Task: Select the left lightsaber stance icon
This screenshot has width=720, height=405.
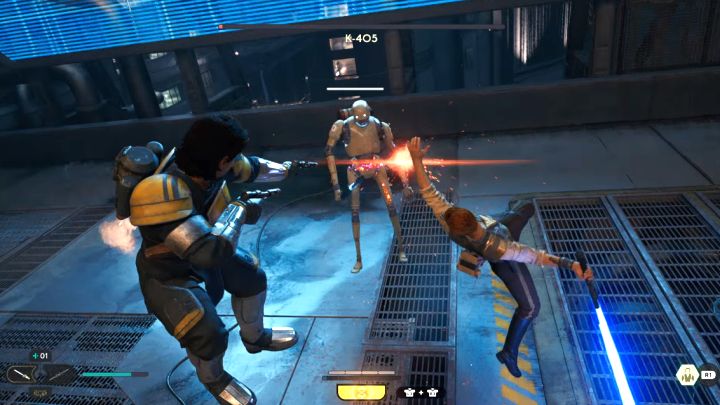Action: coord(21,375)
